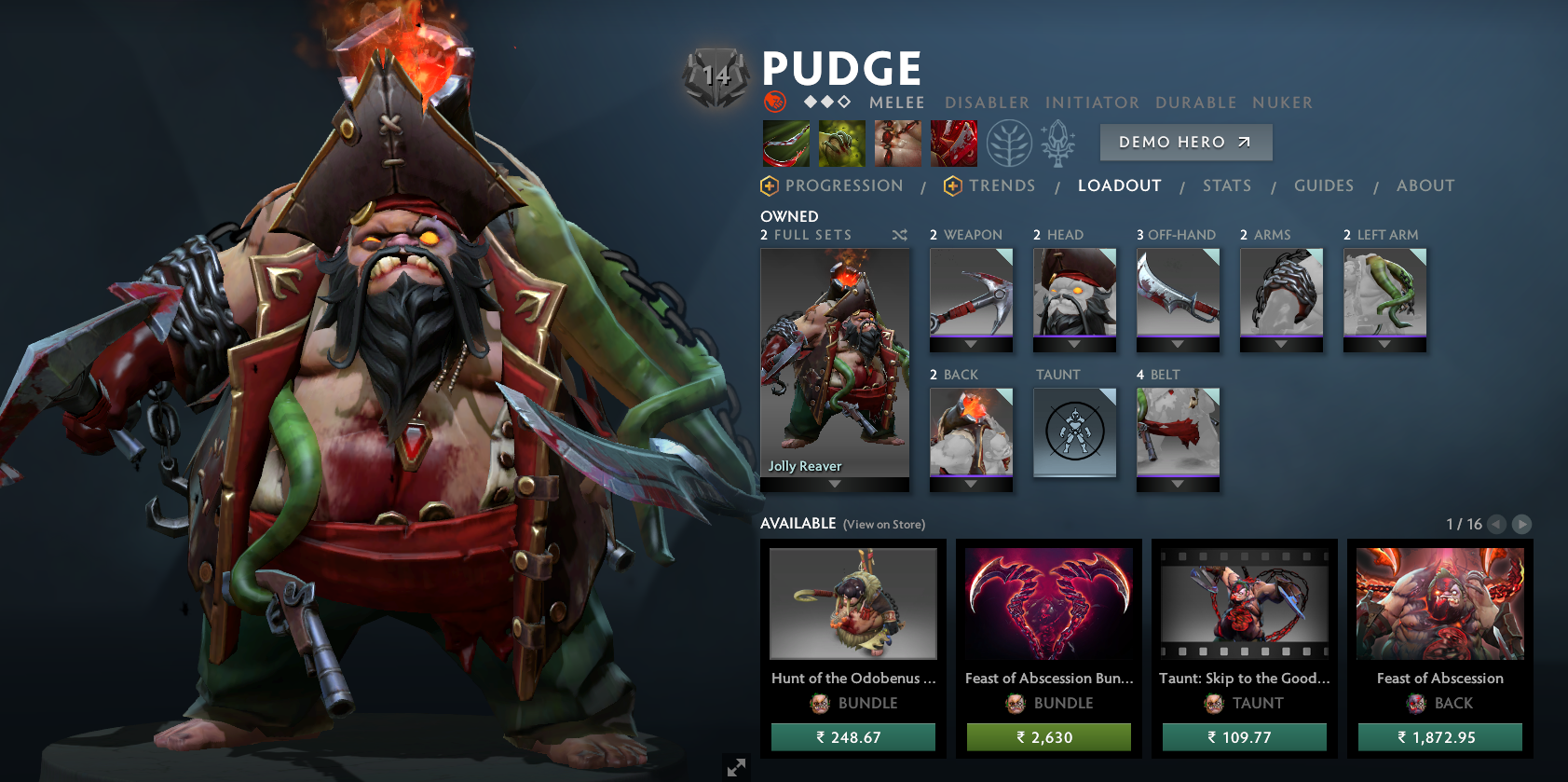Open the Dismember ability icon

pyautogui.click(x=956, y=143)
